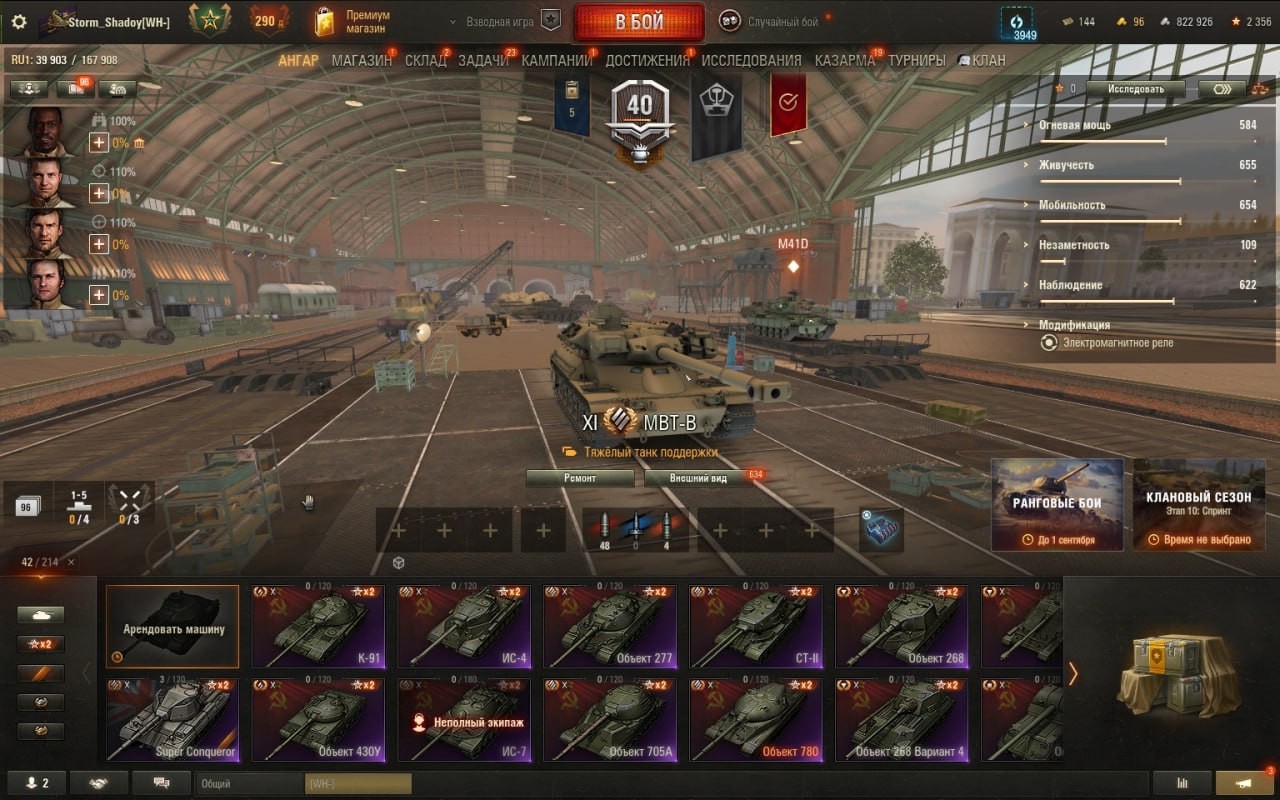1280x800 pixels.
Task: Choose the Super Conqueror tank
Action: (172, 720)
